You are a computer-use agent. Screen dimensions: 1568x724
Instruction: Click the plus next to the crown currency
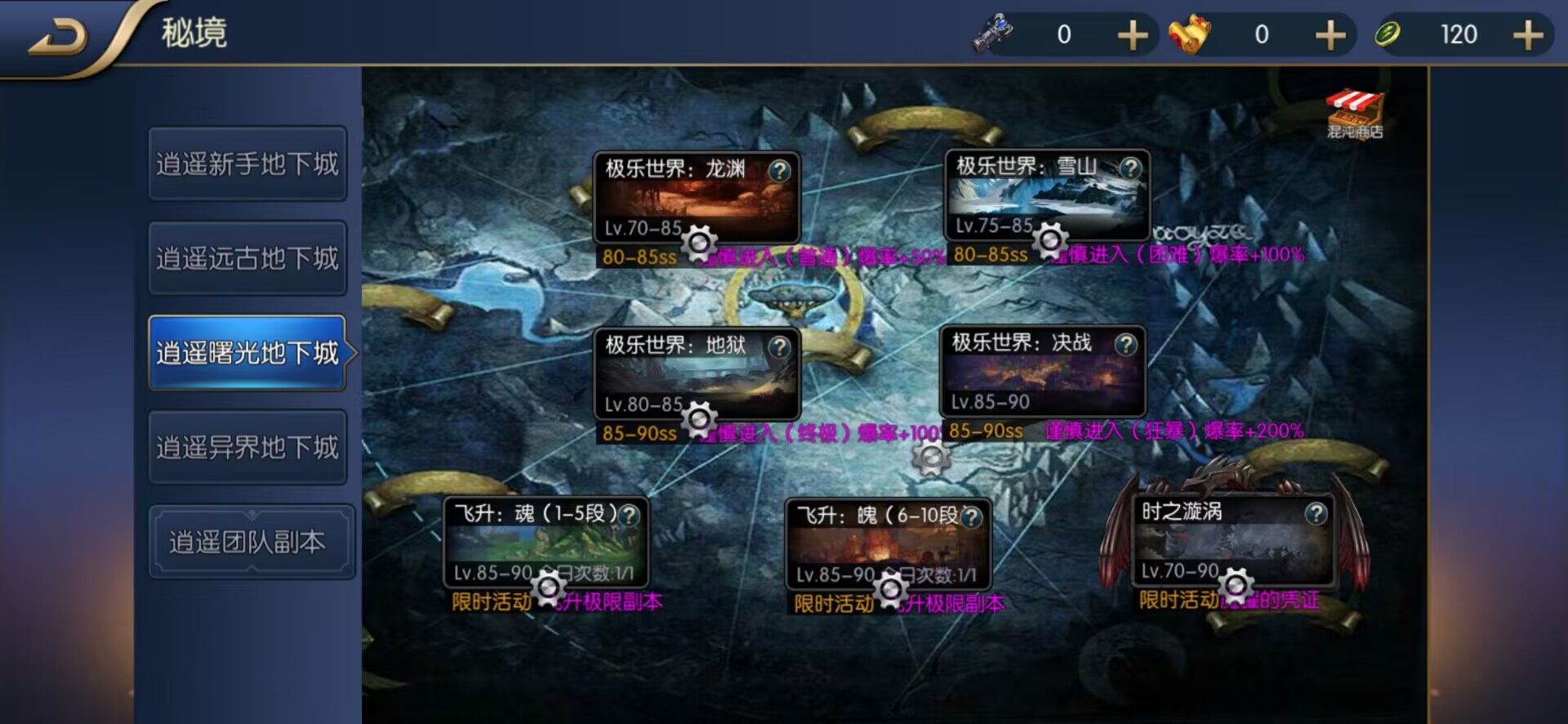click(x=1330, y=34)
